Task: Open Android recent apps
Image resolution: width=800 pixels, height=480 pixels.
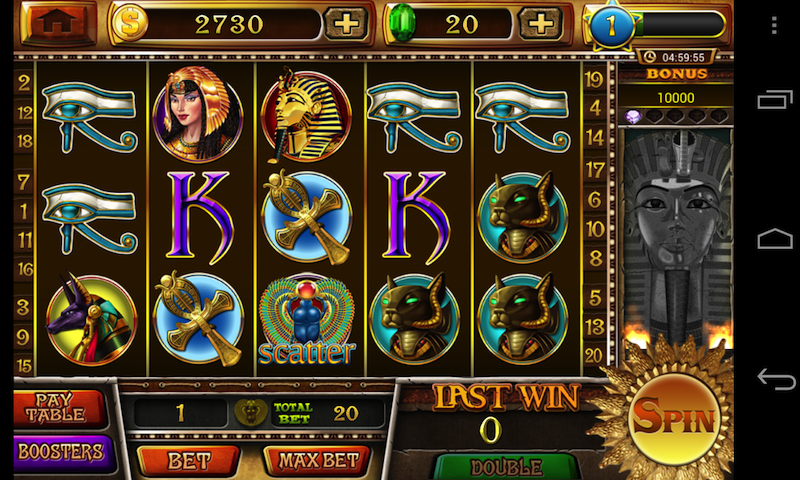Action: coord(775,99)
